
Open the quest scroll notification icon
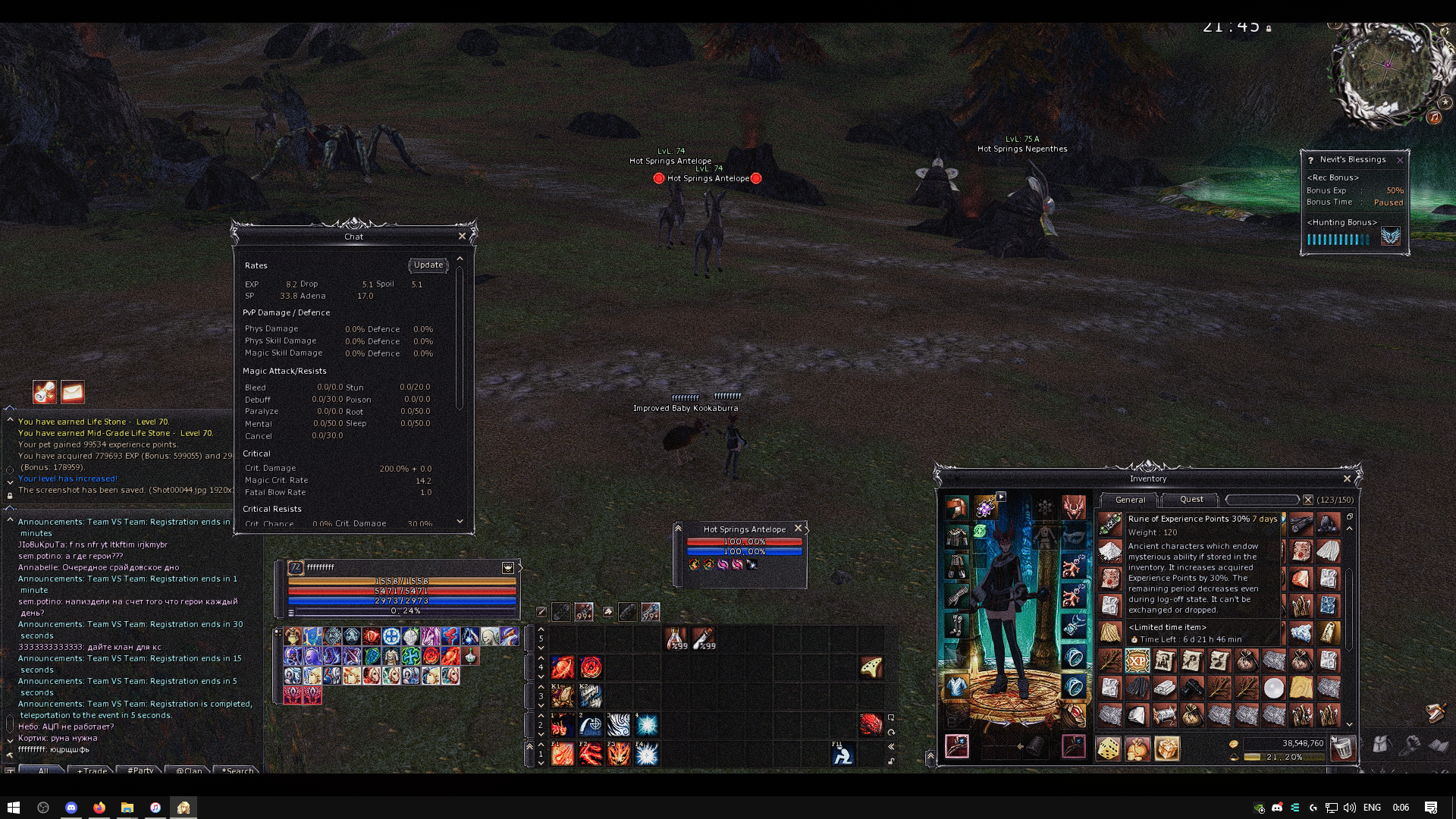[x=45, y=392]
